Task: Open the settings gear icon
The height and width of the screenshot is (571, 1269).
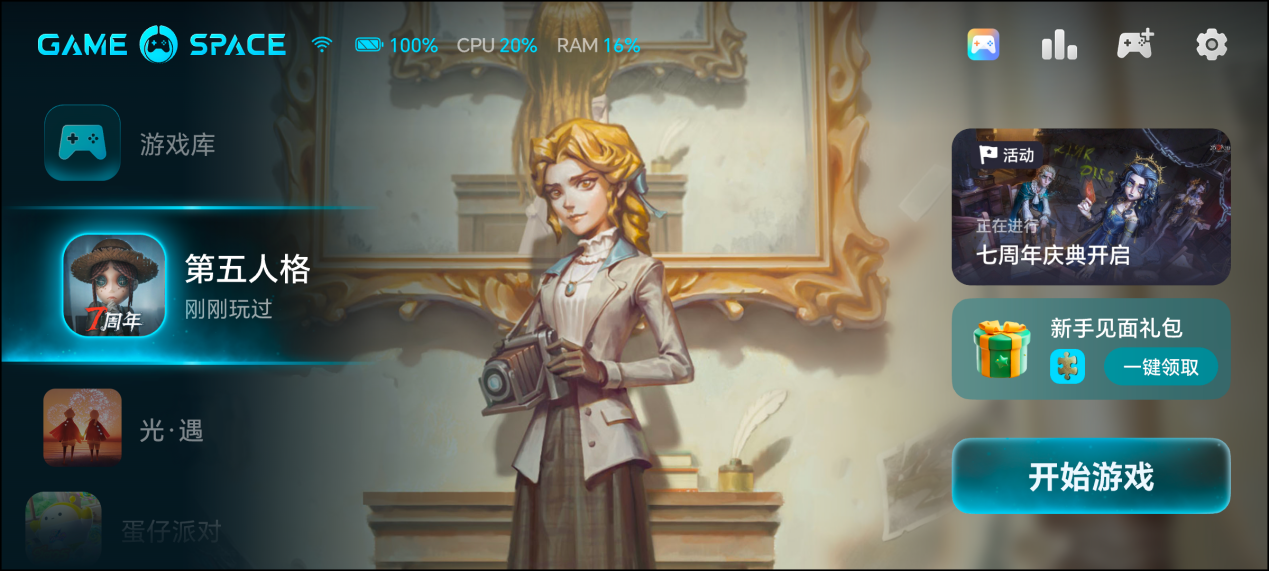Action: coord(1211,44)
